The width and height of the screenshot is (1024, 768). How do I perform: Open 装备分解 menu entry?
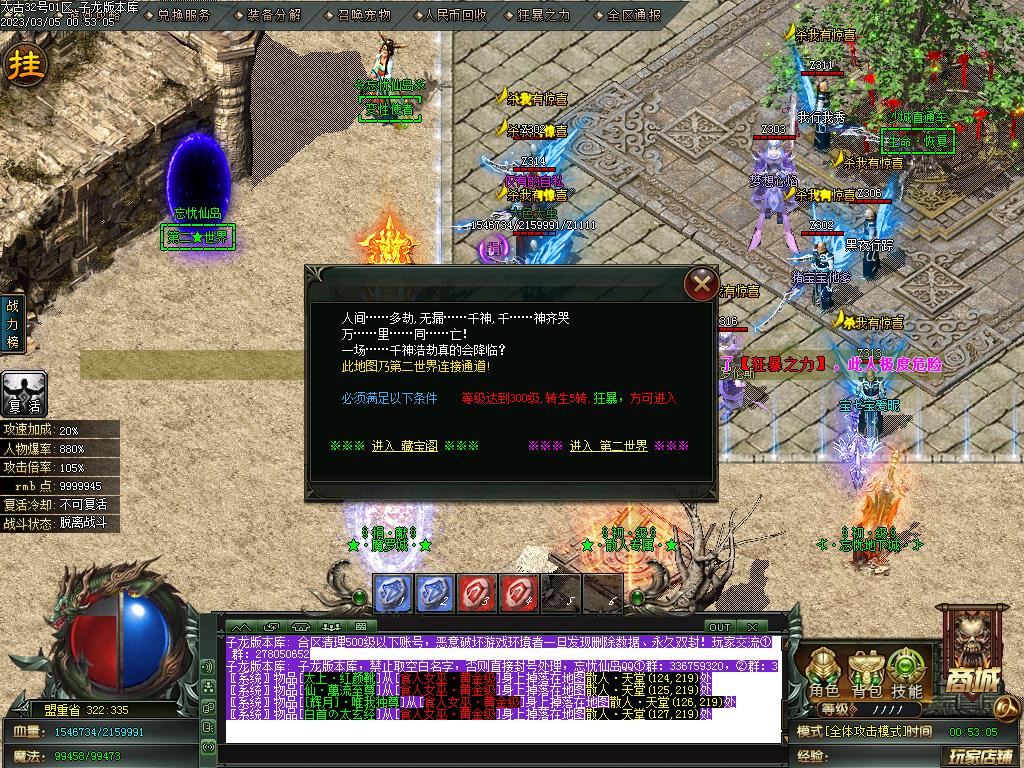[x=273, y=15]
